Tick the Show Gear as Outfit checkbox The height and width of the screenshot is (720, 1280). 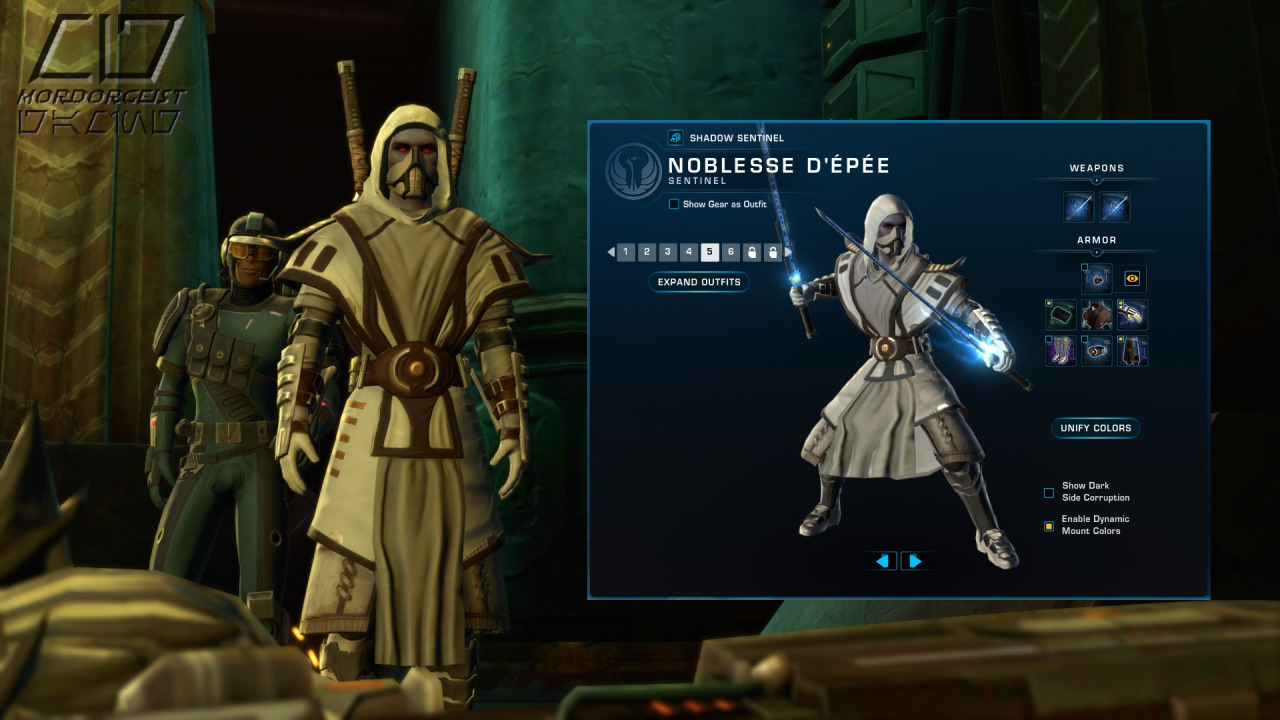(674, 204)
